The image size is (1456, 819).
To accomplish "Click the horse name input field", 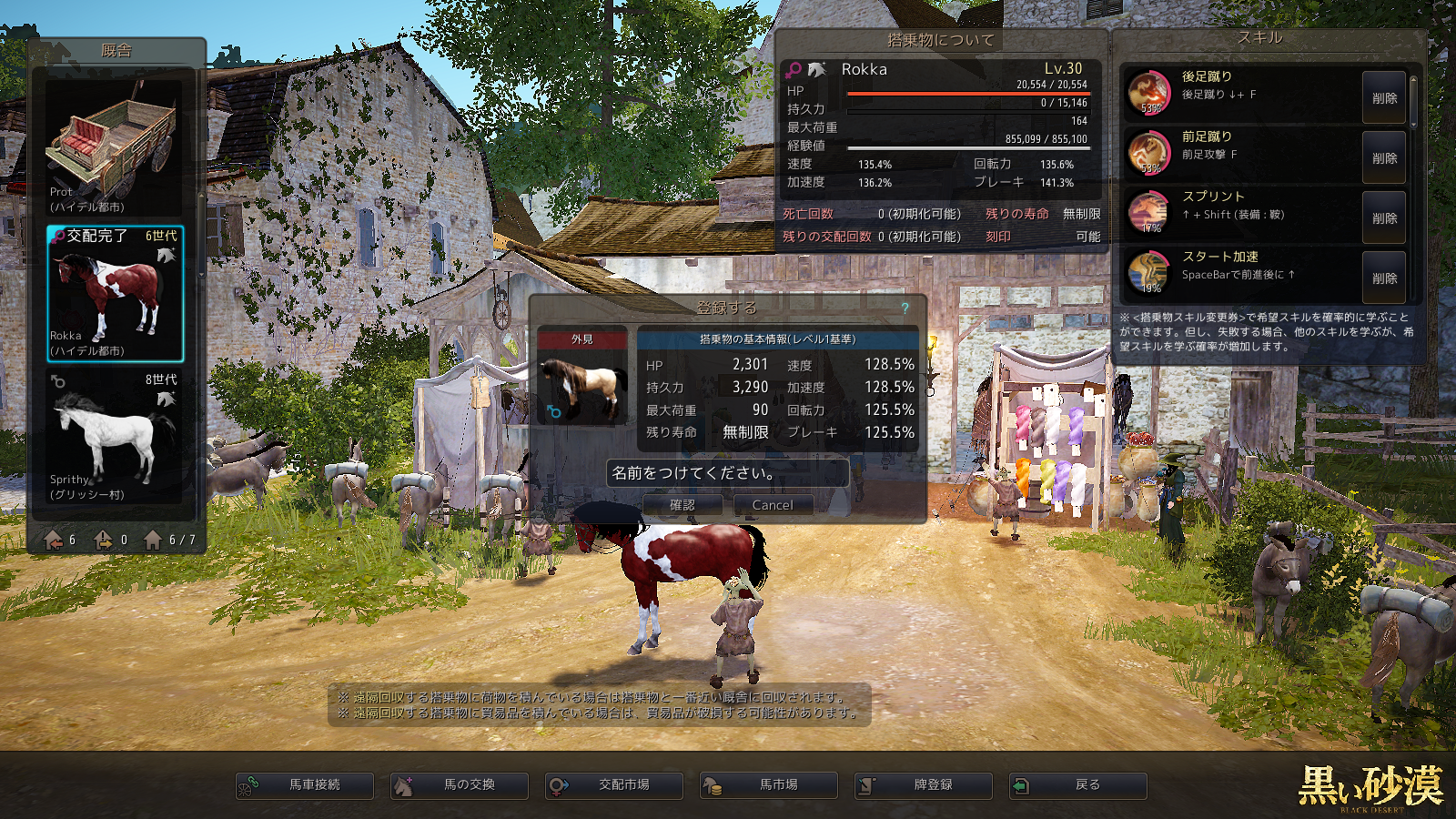I will tap(727, 473).
